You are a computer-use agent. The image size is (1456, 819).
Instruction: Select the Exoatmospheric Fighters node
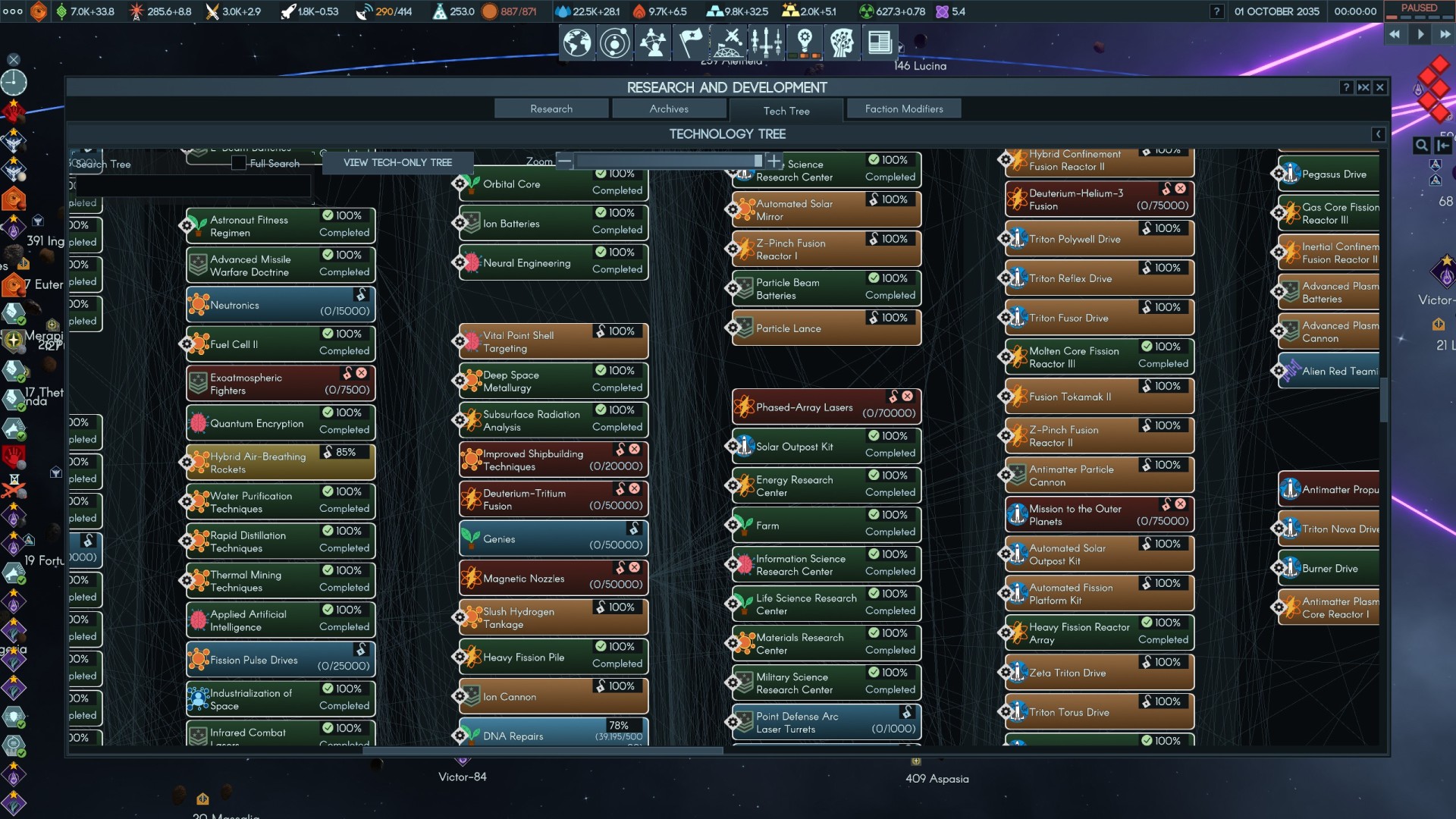281,384
